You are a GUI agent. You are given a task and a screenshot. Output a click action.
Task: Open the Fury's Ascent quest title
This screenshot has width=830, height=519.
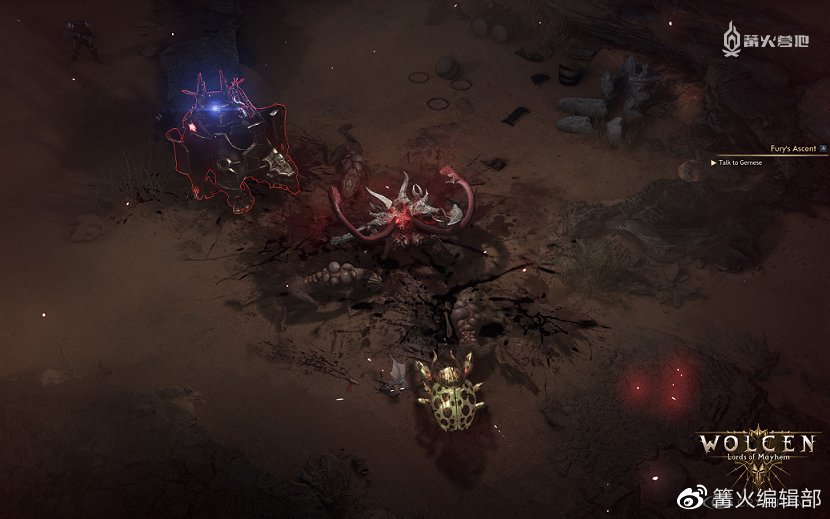tap(792, 149)
